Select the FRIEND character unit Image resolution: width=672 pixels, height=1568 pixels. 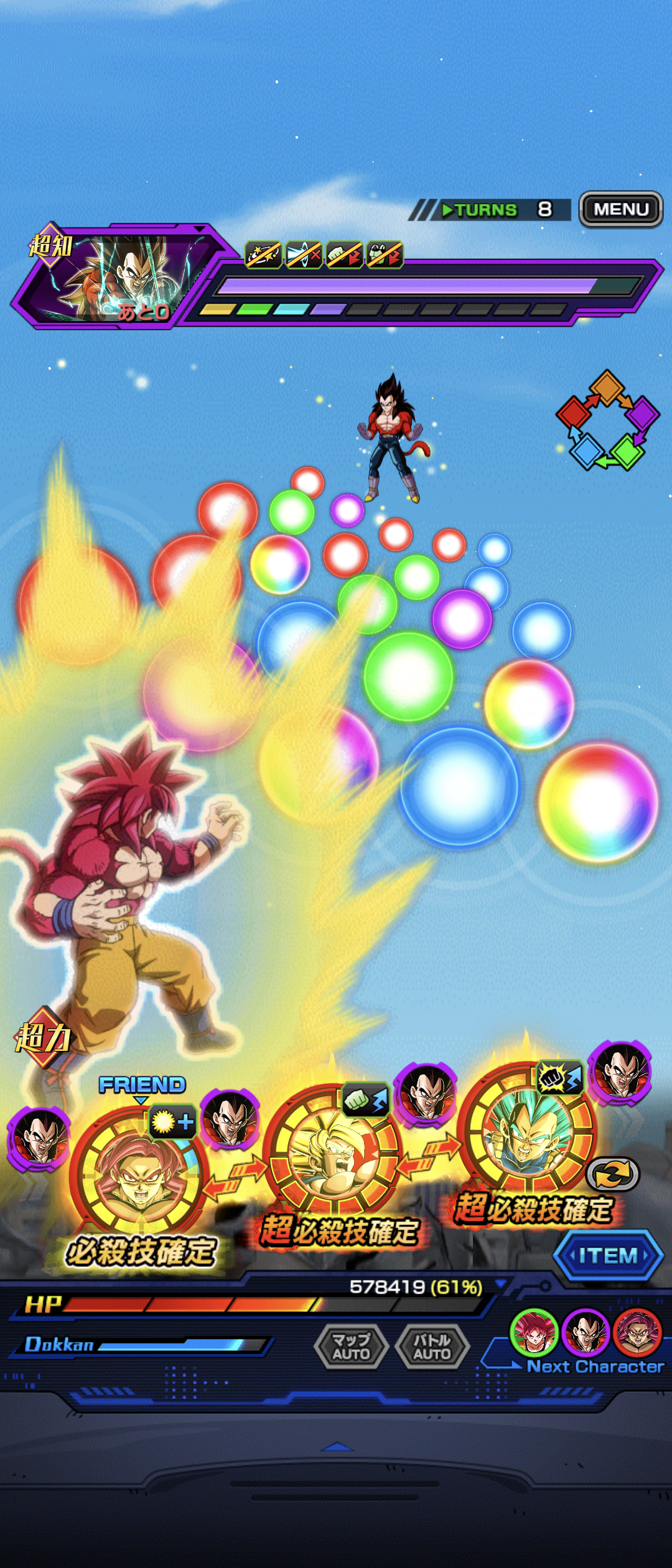[x=139, y=1174]
